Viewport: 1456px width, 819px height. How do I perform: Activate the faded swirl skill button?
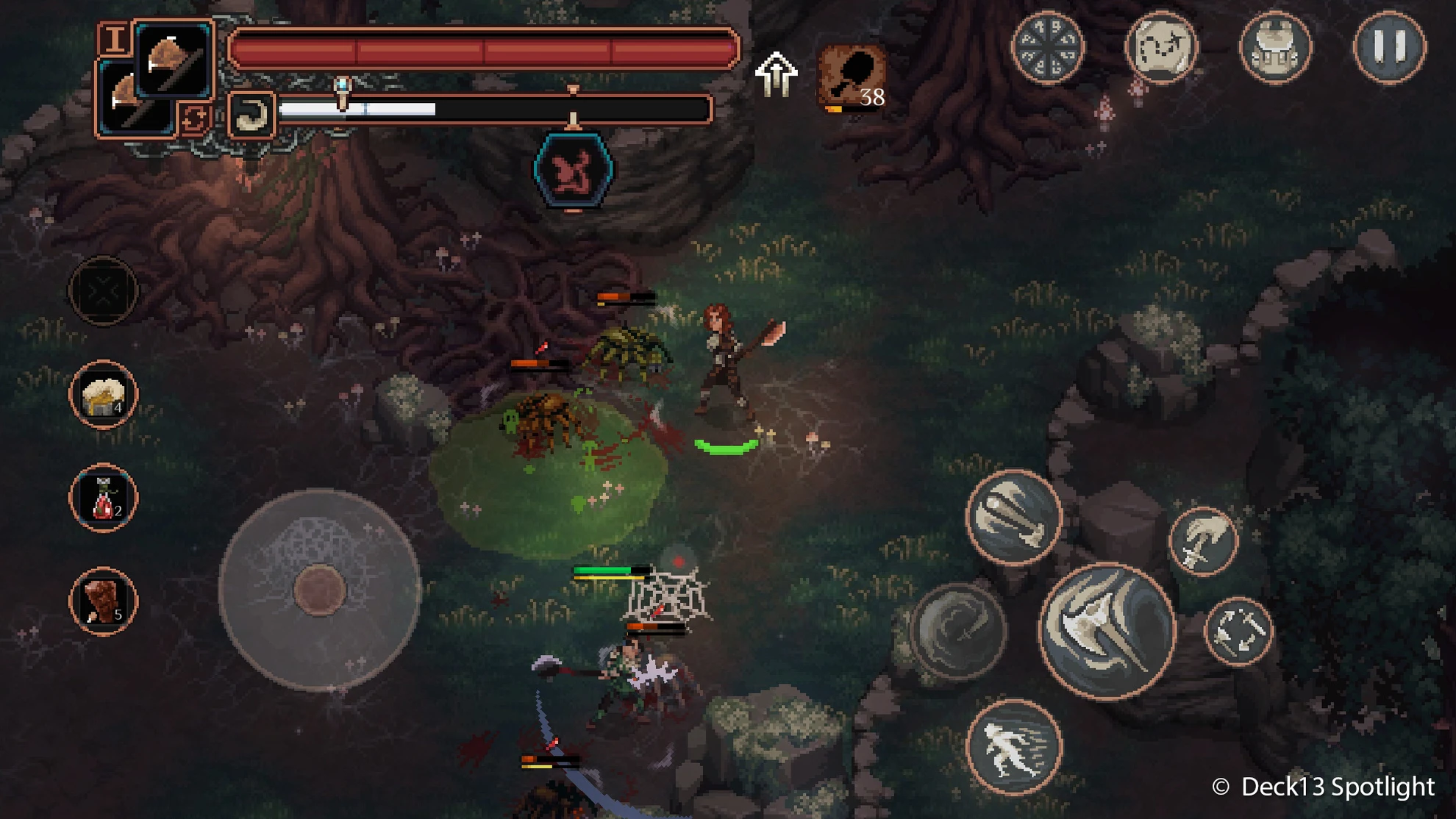point(957,630)
